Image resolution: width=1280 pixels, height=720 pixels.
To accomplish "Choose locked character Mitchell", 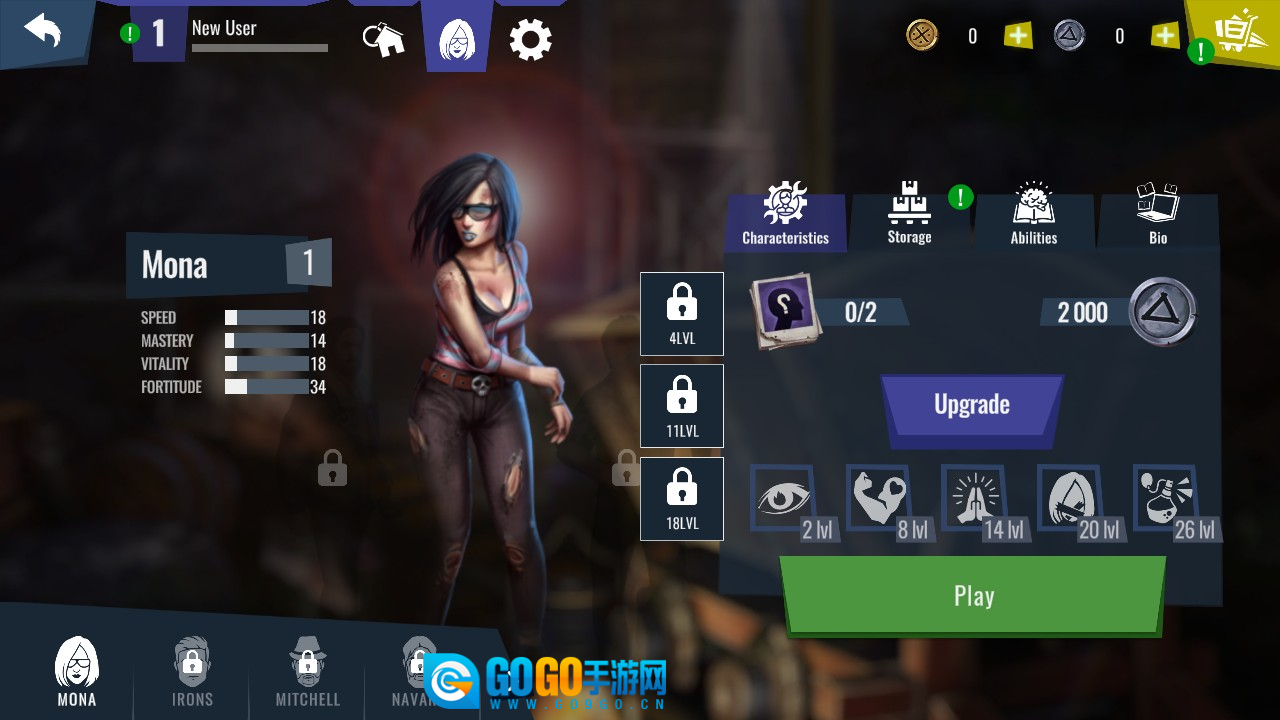I will point(308,672).
